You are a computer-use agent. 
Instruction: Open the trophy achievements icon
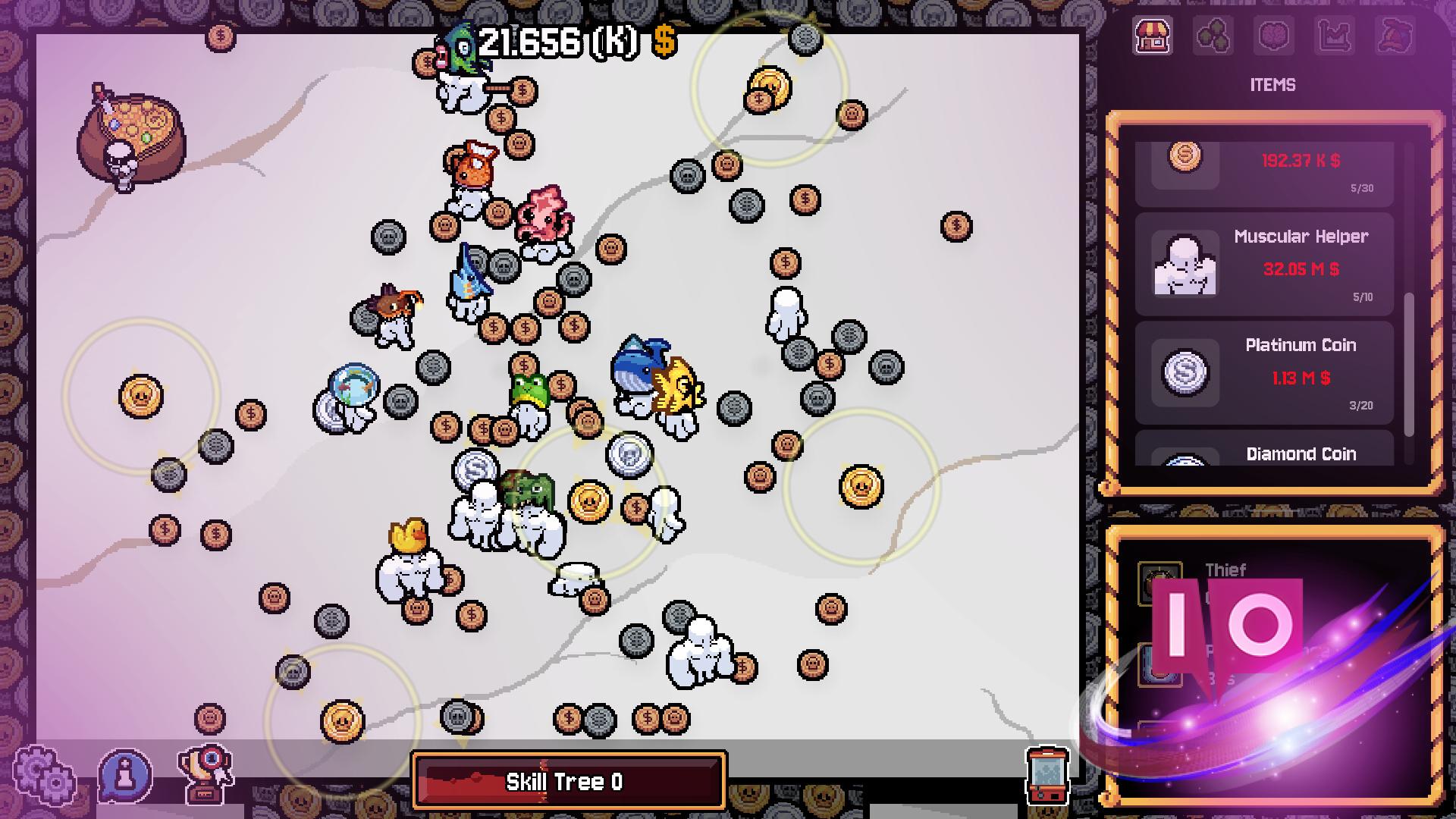pyautogui.click(x=206, y=774)
